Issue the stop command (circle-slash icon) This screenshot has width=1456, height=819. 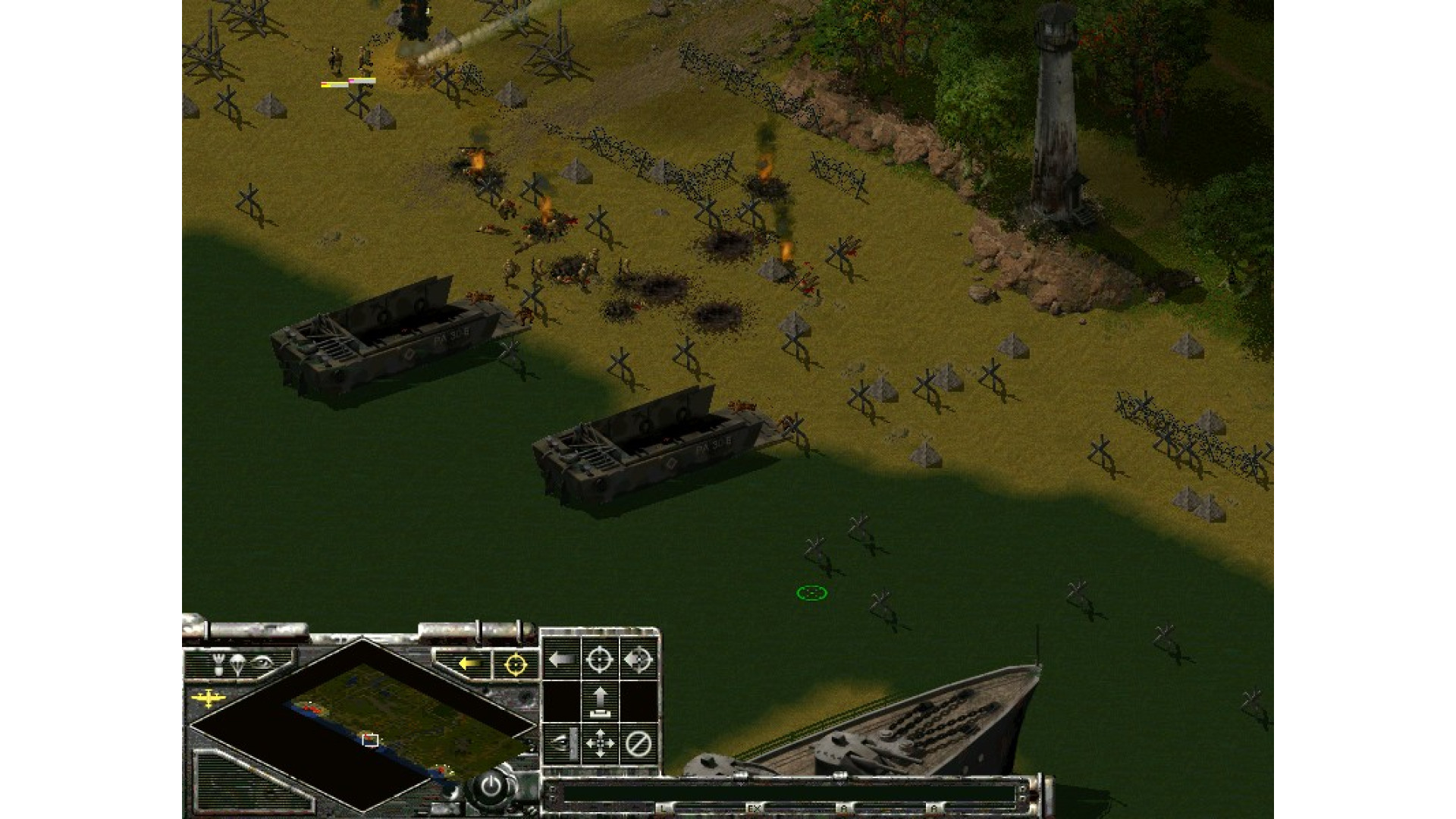(638, 742)
